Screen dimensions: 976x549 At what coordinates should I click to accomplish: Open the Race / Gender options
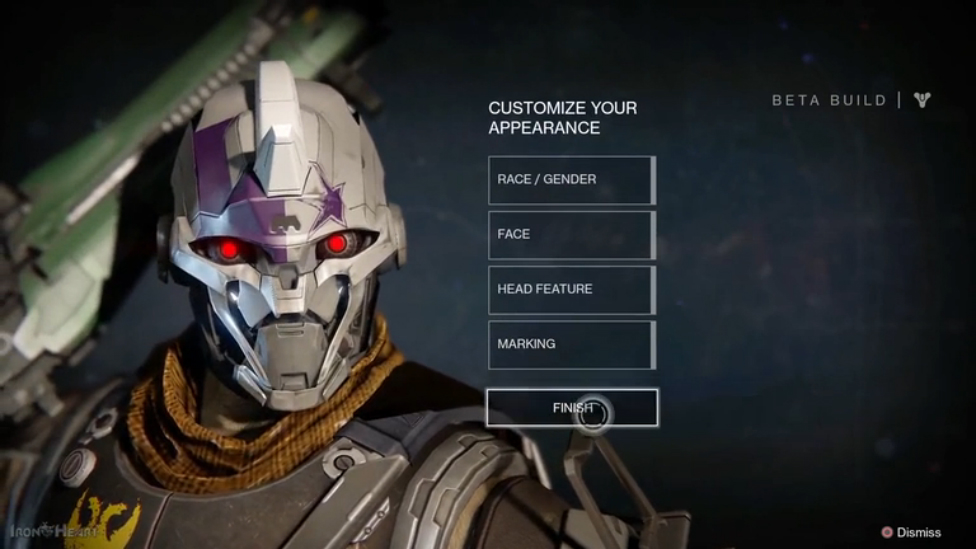pyautogui.click(x=571, y=180)
